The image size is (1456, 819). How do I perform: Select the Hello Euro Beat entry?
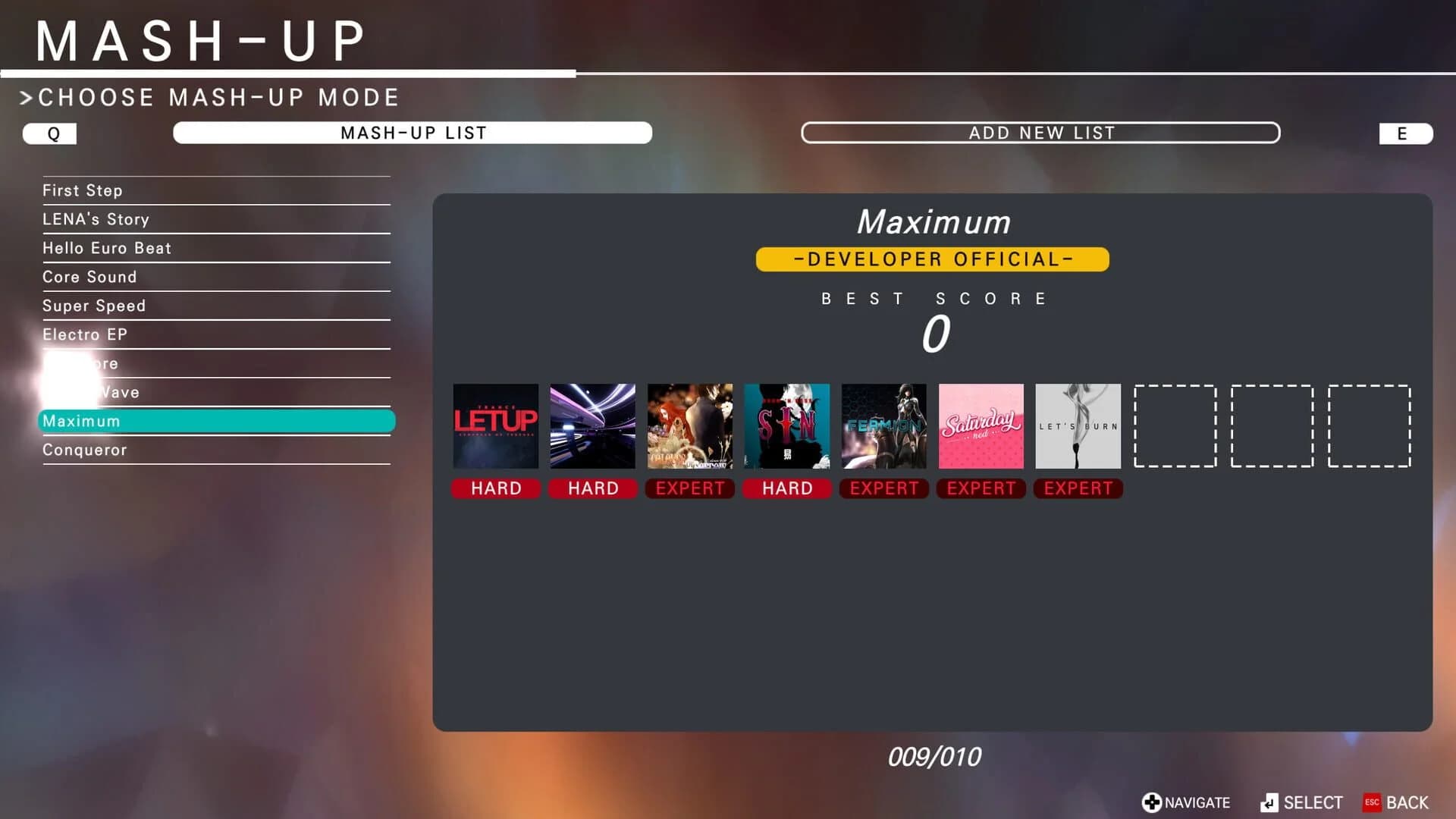pyautogui.click(x=216, y=248)
